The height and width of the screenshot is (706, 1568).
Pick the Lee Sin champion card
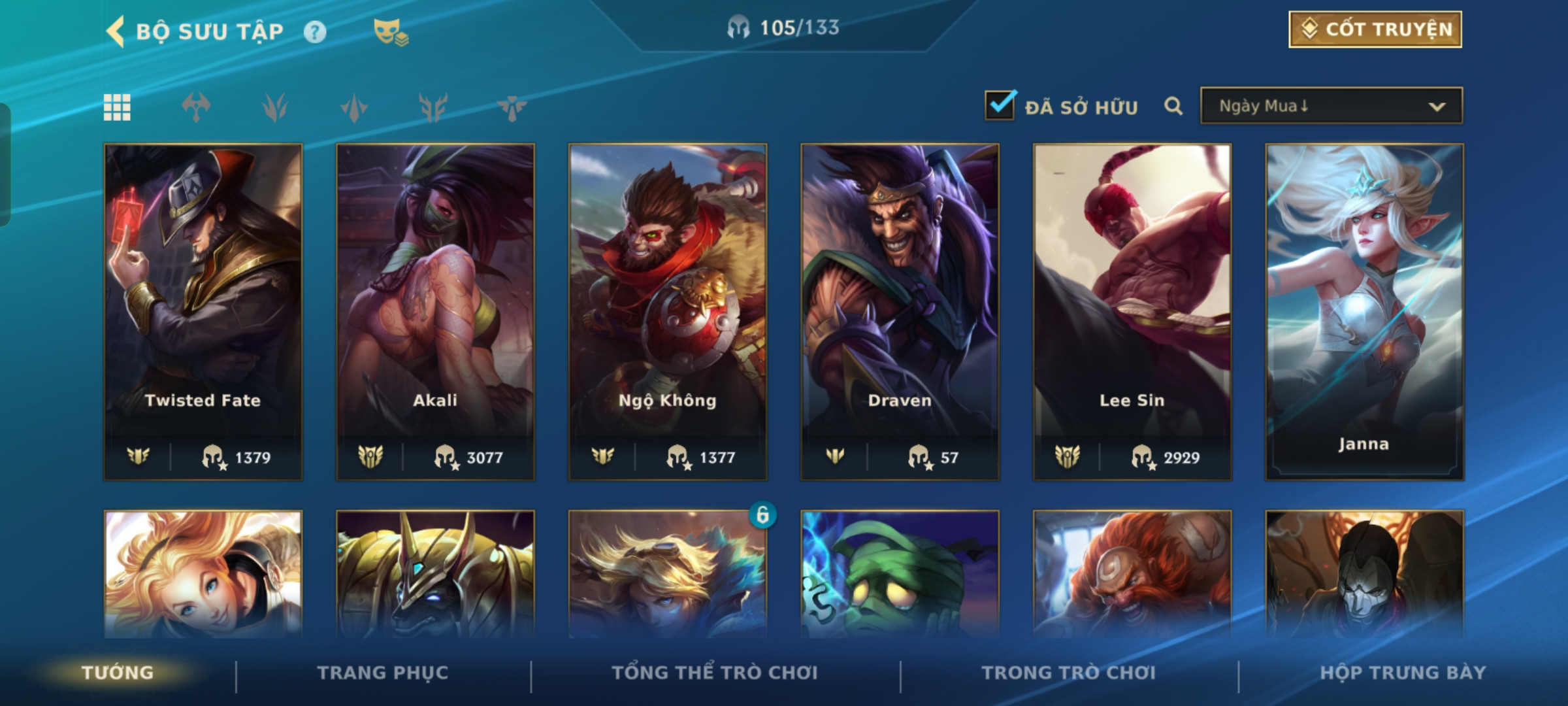[x=1132, y=312]
